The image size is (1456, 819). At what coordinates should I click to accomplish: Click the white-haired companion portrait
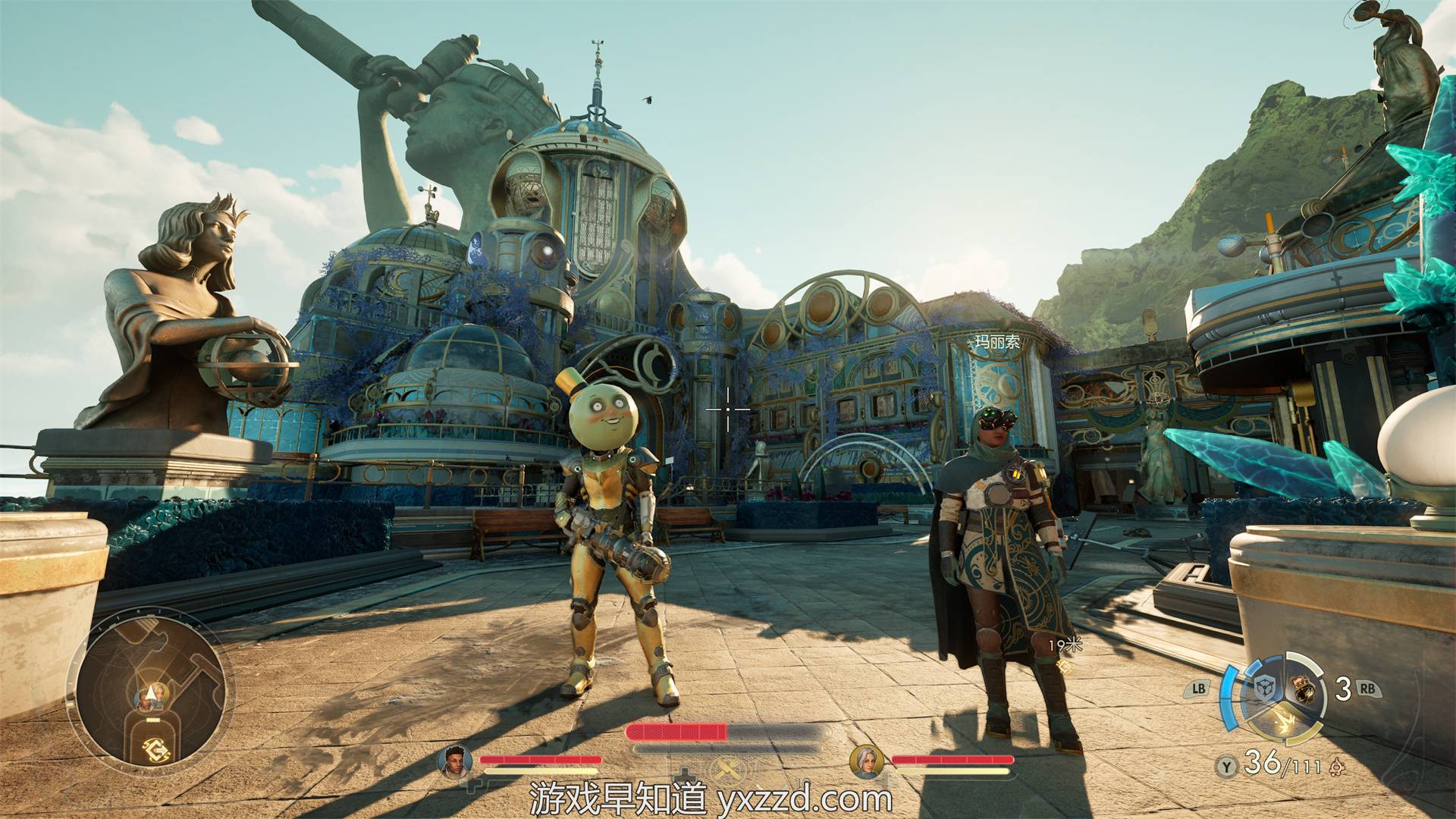coord(866,761)
